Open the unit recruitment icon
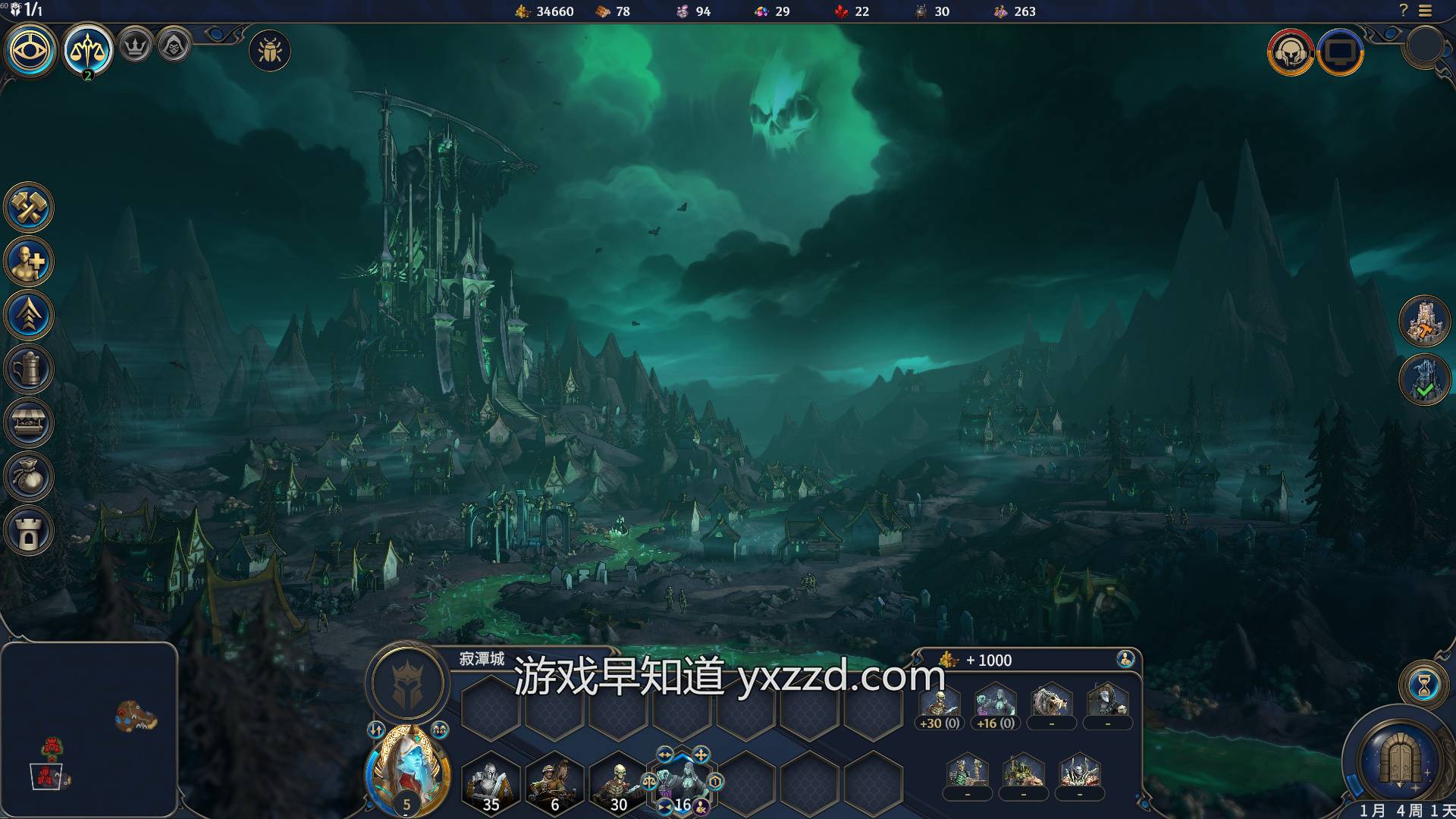This screenshot has width=1456, height=819. coord(29,262)
